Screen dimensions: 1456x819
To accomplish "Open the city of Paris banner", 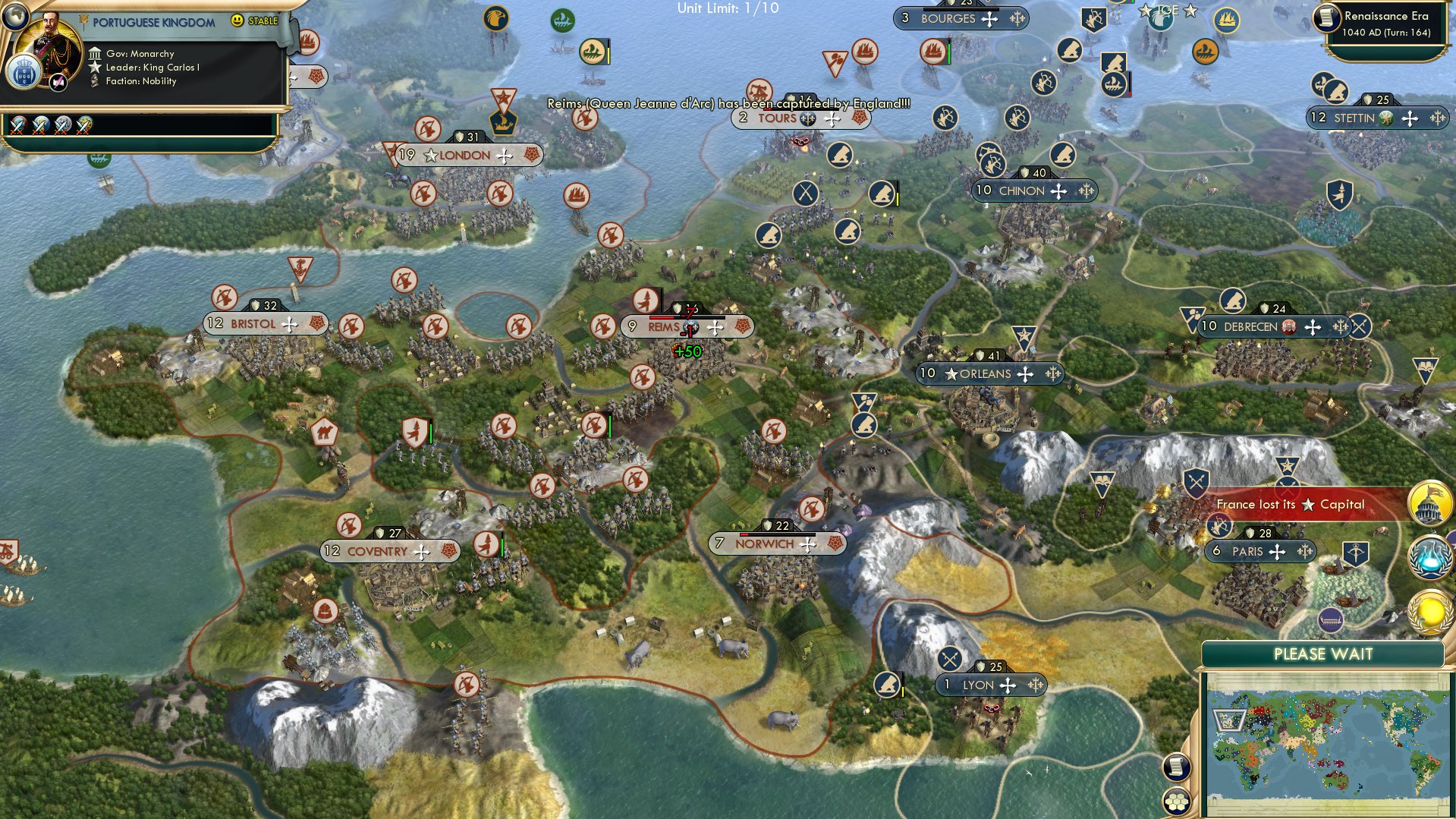I will (1258, 551).
